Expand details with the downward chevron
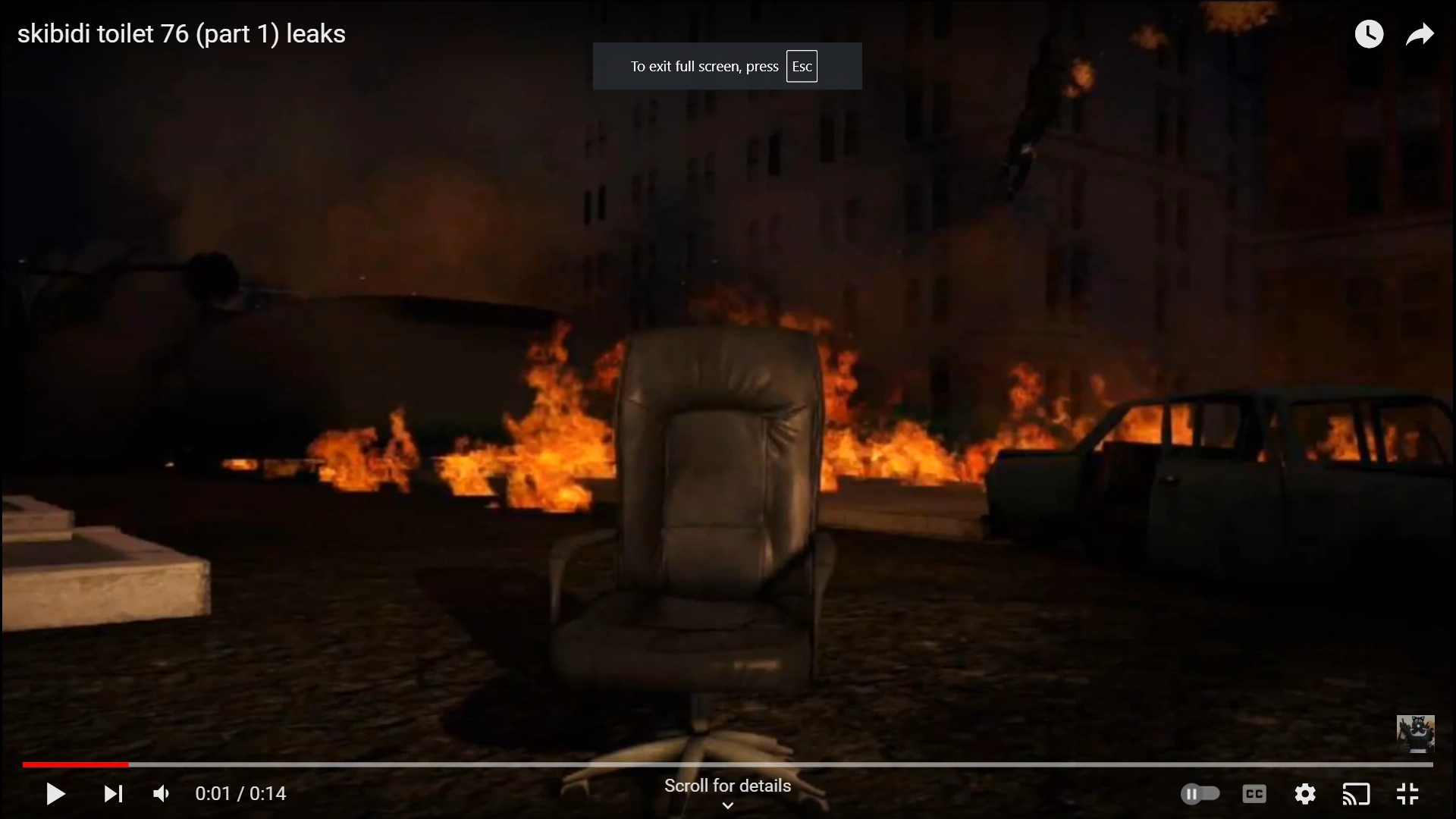This screenshot has height=819, width=1456. (726, 806)
